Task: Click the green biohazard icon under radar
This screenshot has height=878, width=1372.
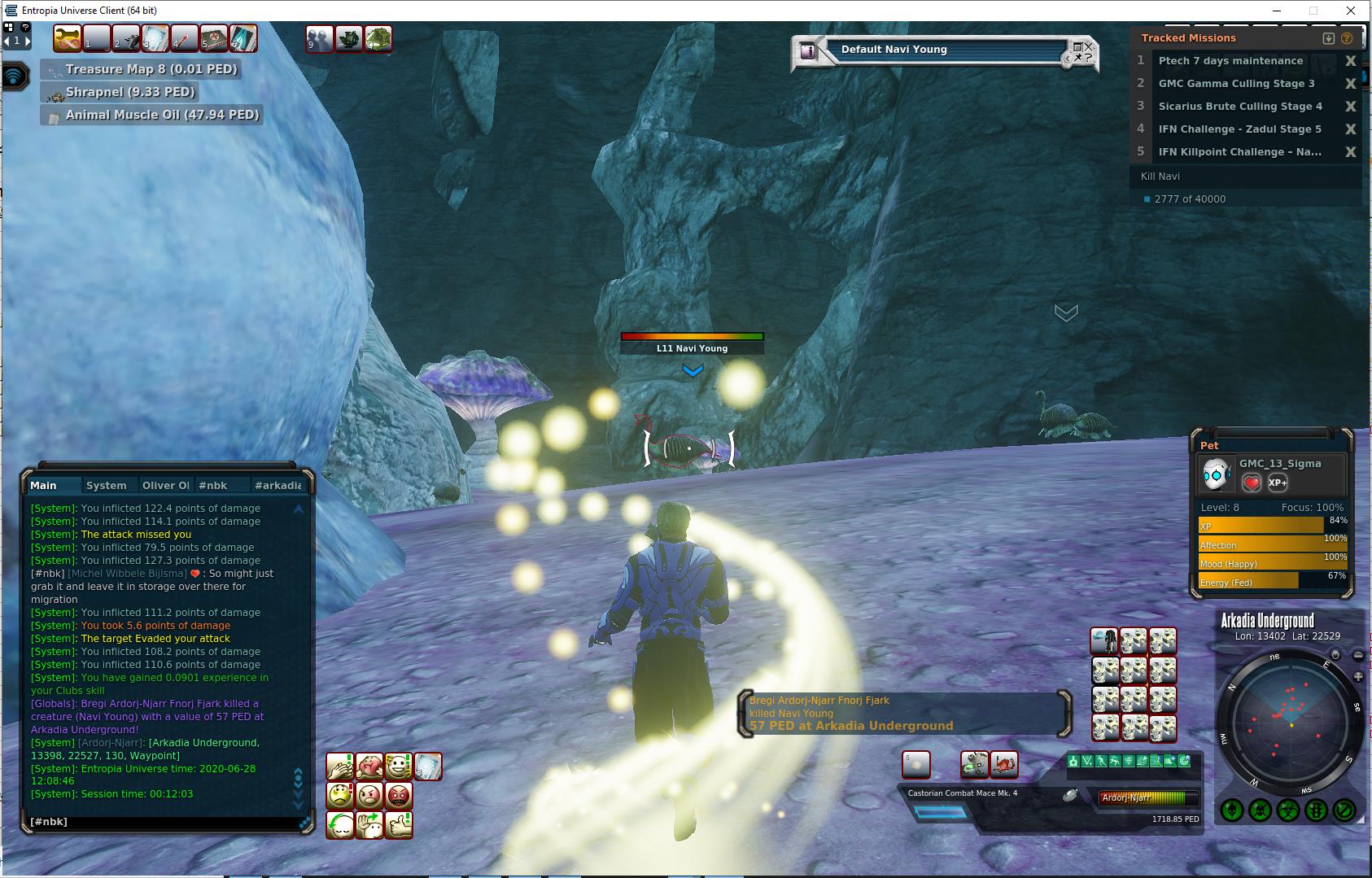Action: [1287, 810]
